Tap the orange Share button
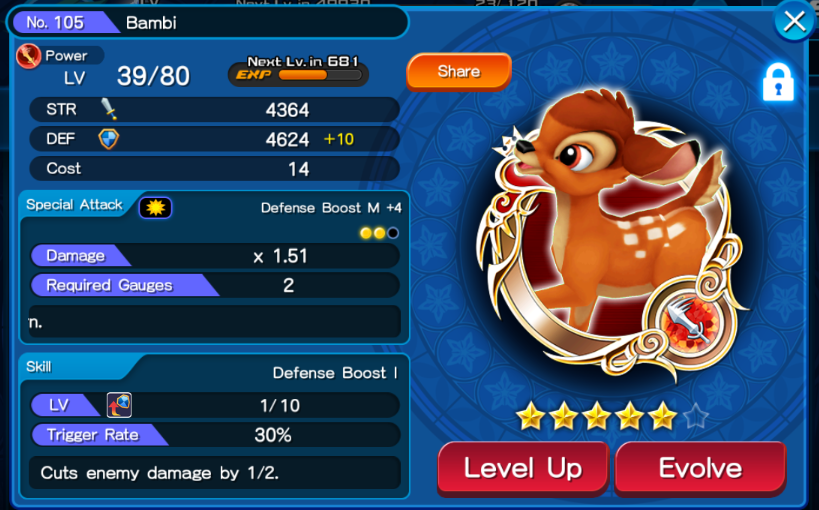This screenshot has width=819, height=510. 458,72
